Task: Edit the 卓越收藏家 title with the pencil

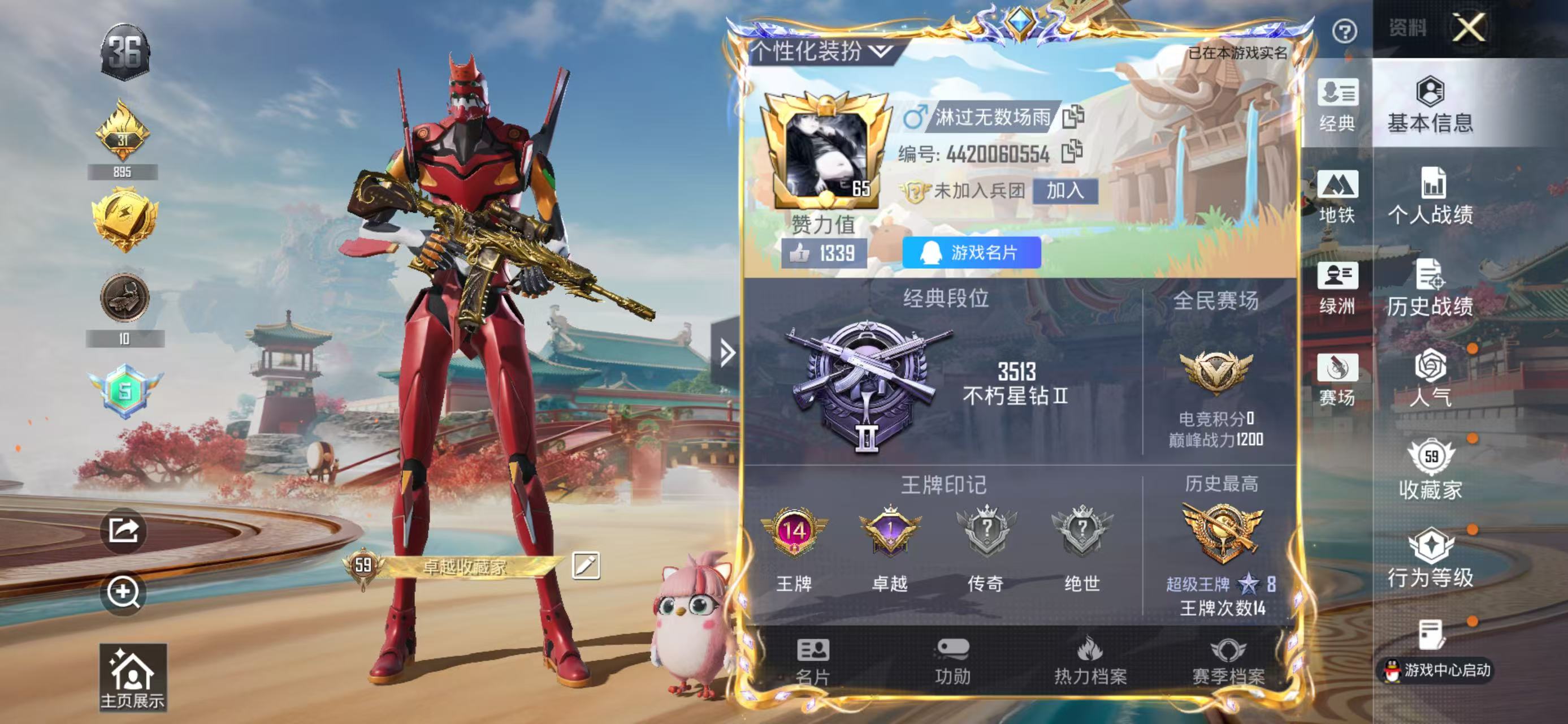Action: pos(586,566)
